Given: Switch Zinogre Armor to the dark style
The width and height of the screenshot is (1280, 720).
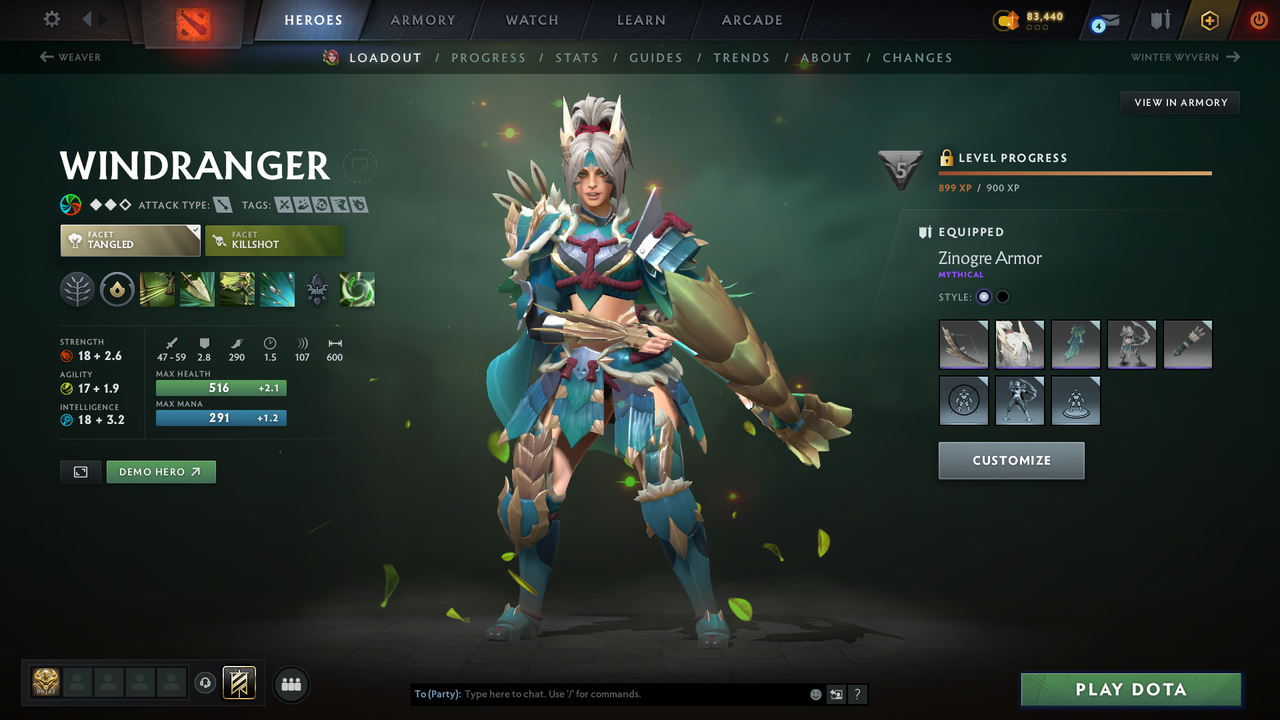Looking at the screenshot, I should 1002,296.
